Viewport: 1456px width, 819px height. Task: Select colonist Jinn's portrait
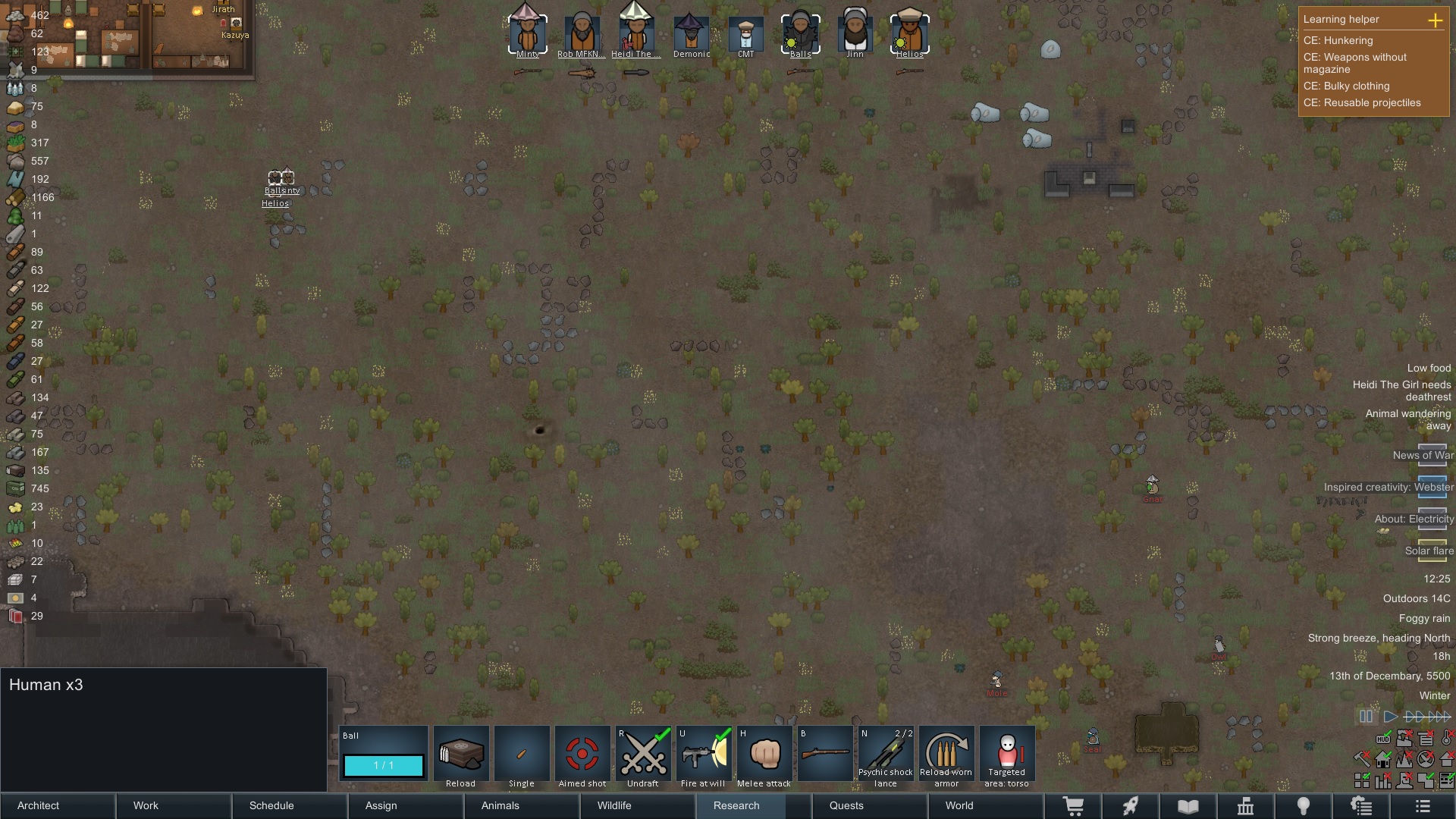click(855, 32)
